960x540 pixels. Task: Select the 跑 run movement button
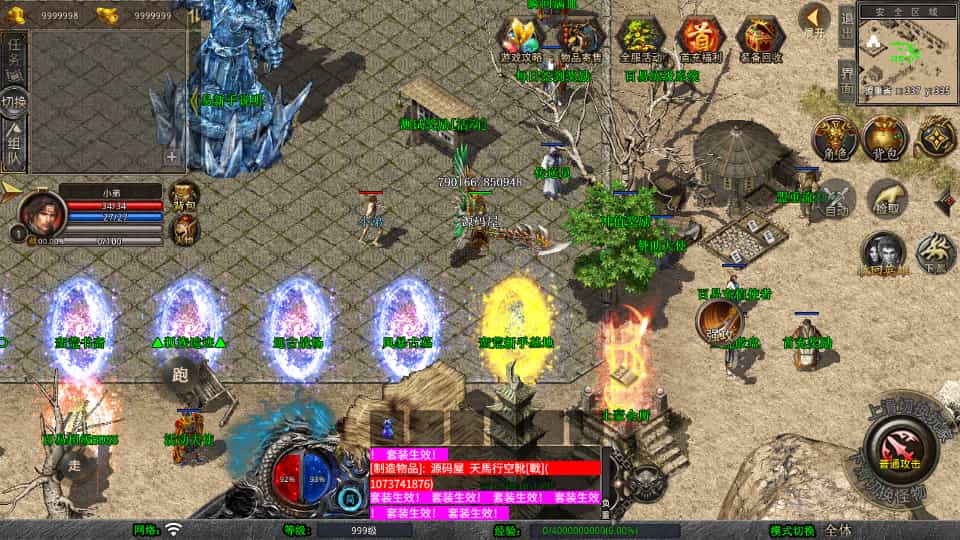180,375
